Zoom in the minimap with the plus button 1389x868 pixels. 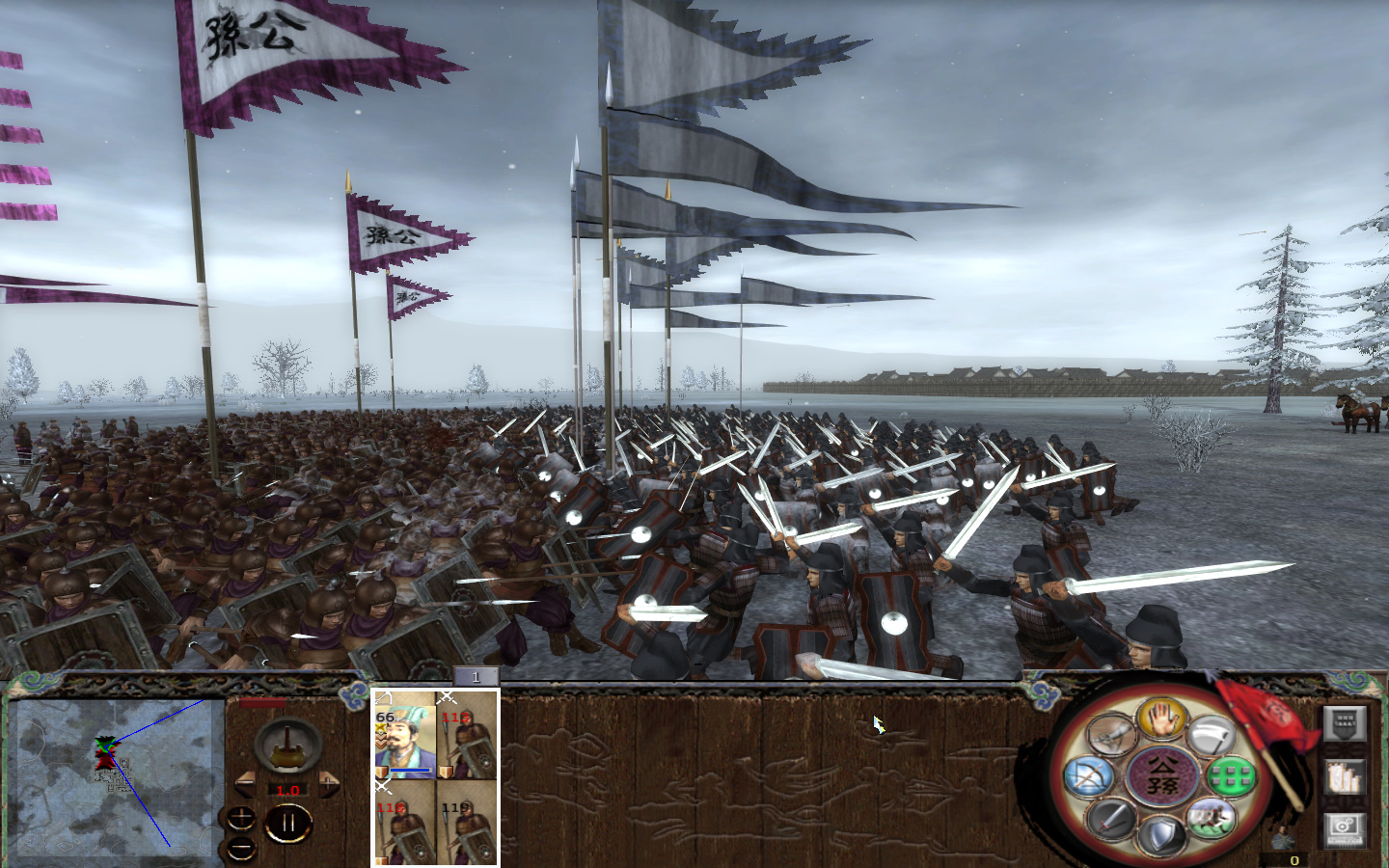(242, 818)
